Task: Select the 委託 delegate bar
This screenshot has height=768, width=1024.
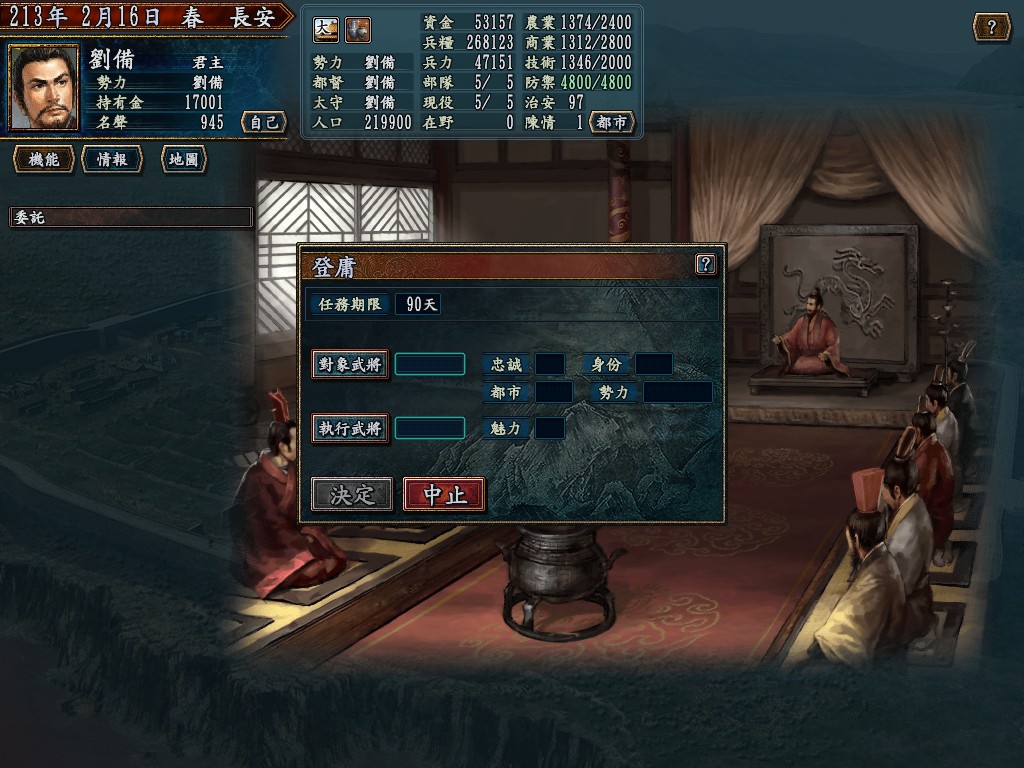Action: click(131, 217)
